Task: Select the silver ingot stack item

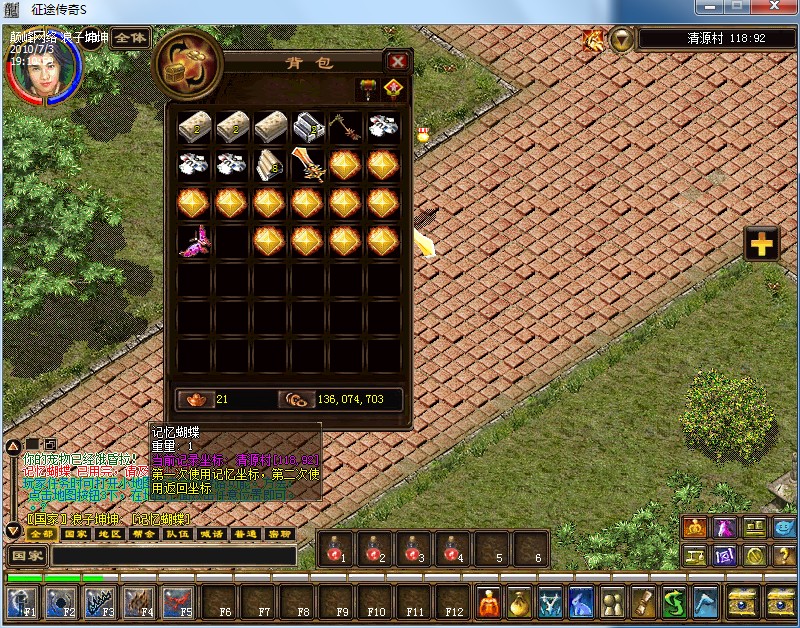Action: 308,127
